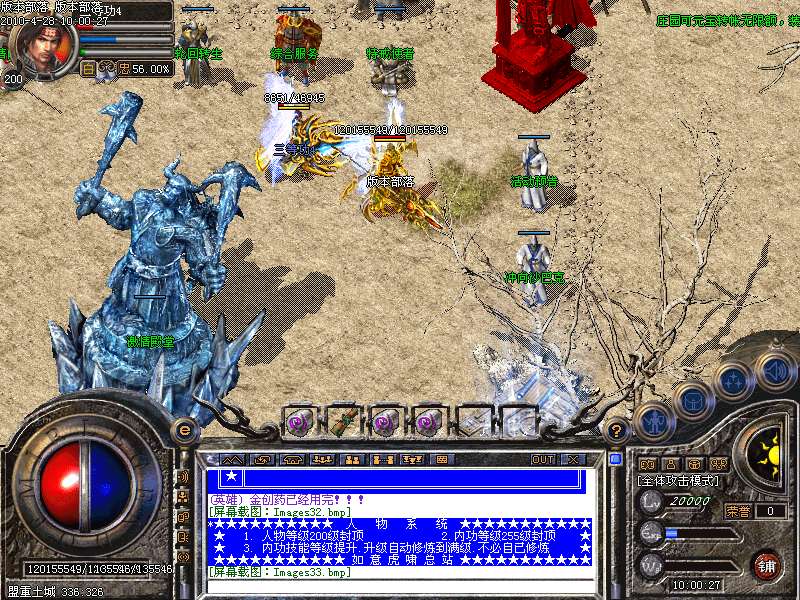Click the mountain icon on chat toolbar
This screenshot has height=600, width=800.
(232, 459)
